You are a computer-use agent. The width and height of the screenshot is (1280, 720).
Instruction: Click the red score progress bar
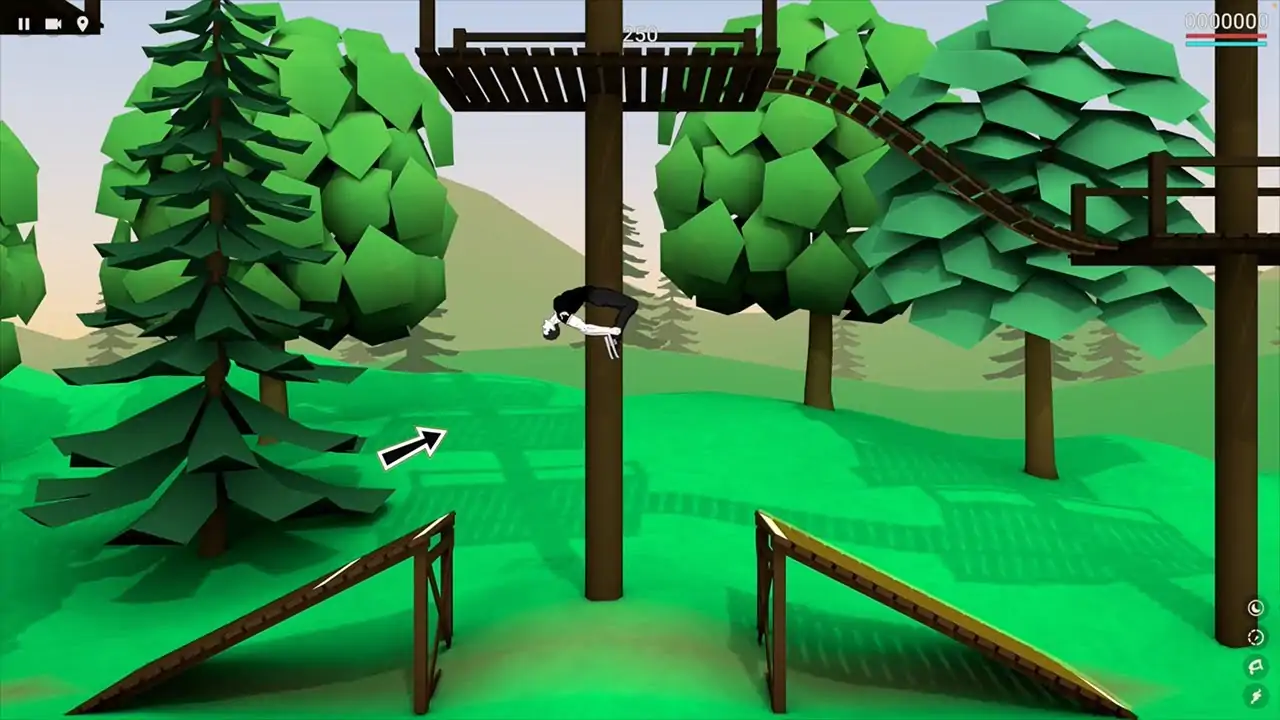click(x=1226, y=36)
